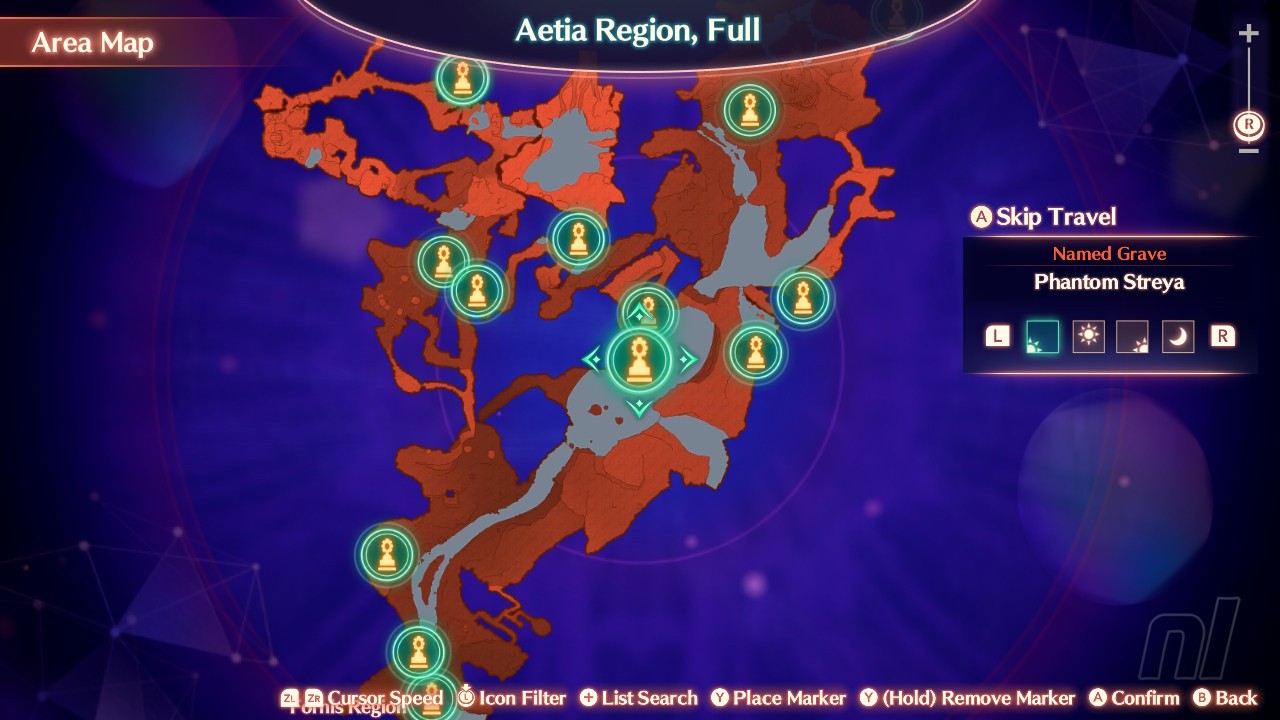The height and width of the screenshot is (720, 1280).
Task: Select the moon night-time icon
Action: (1178, 336)
